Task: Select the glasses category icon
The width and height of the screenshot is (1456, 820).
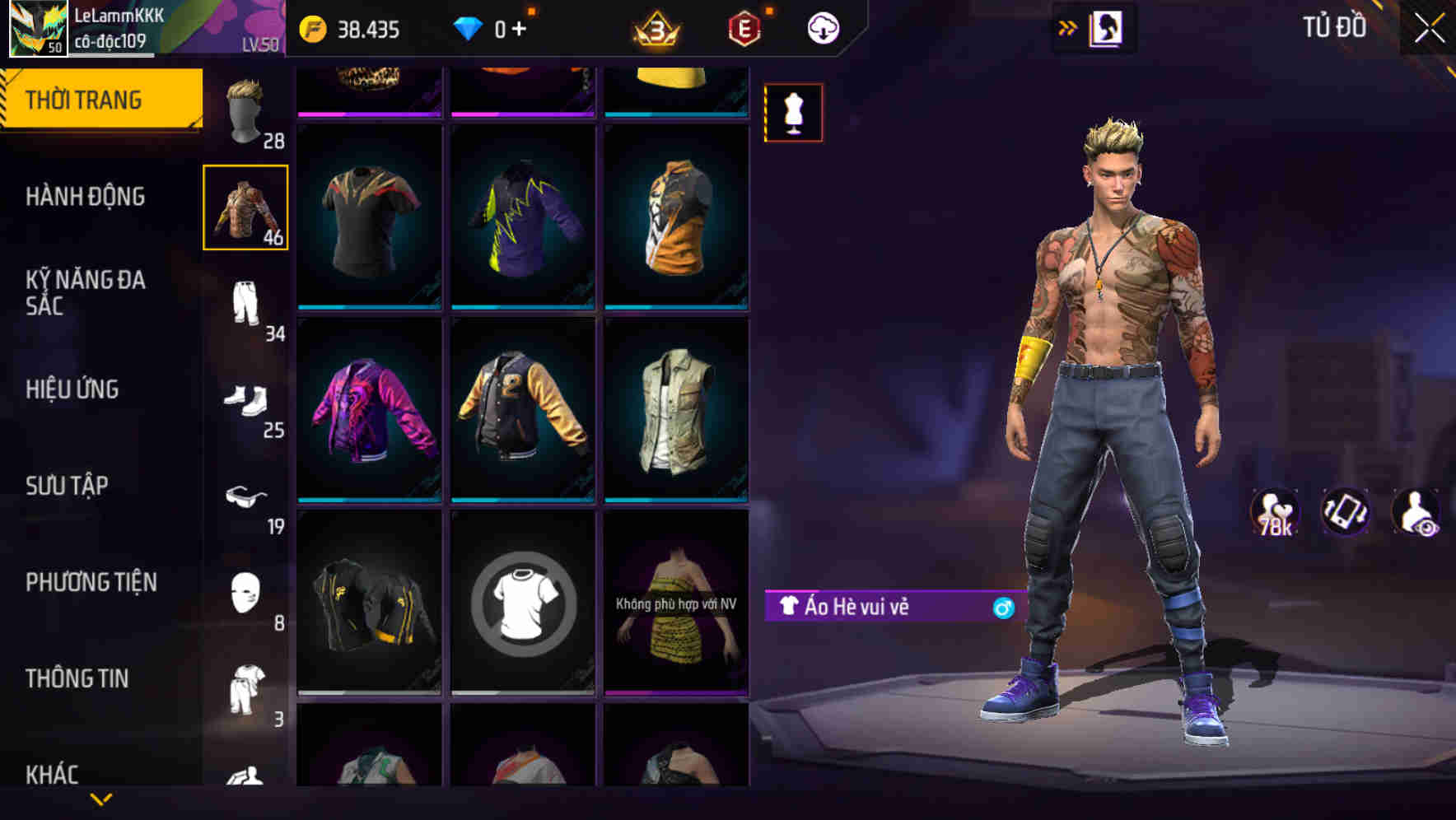Action: (x=246, y=496)
